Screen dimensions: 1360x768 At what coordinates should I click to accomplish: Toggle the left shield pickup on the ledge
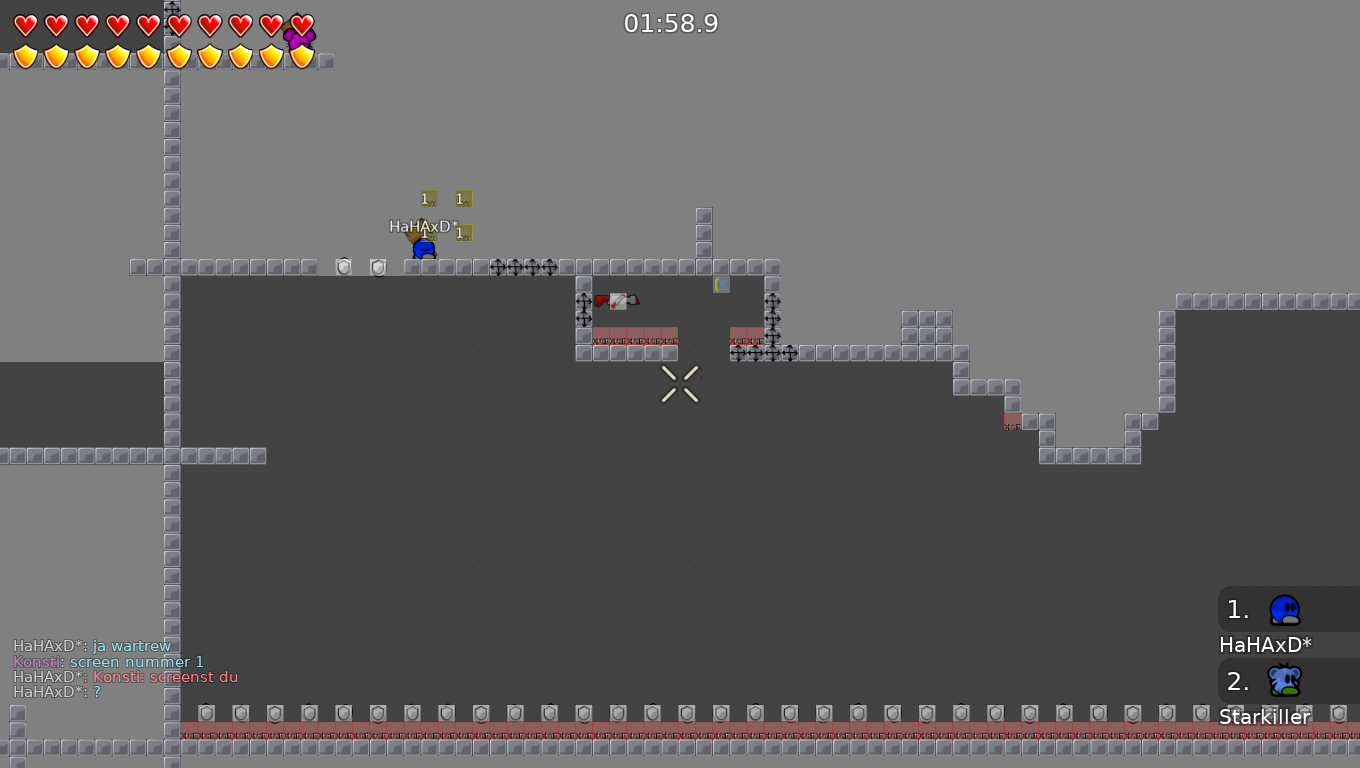(344, 266)
